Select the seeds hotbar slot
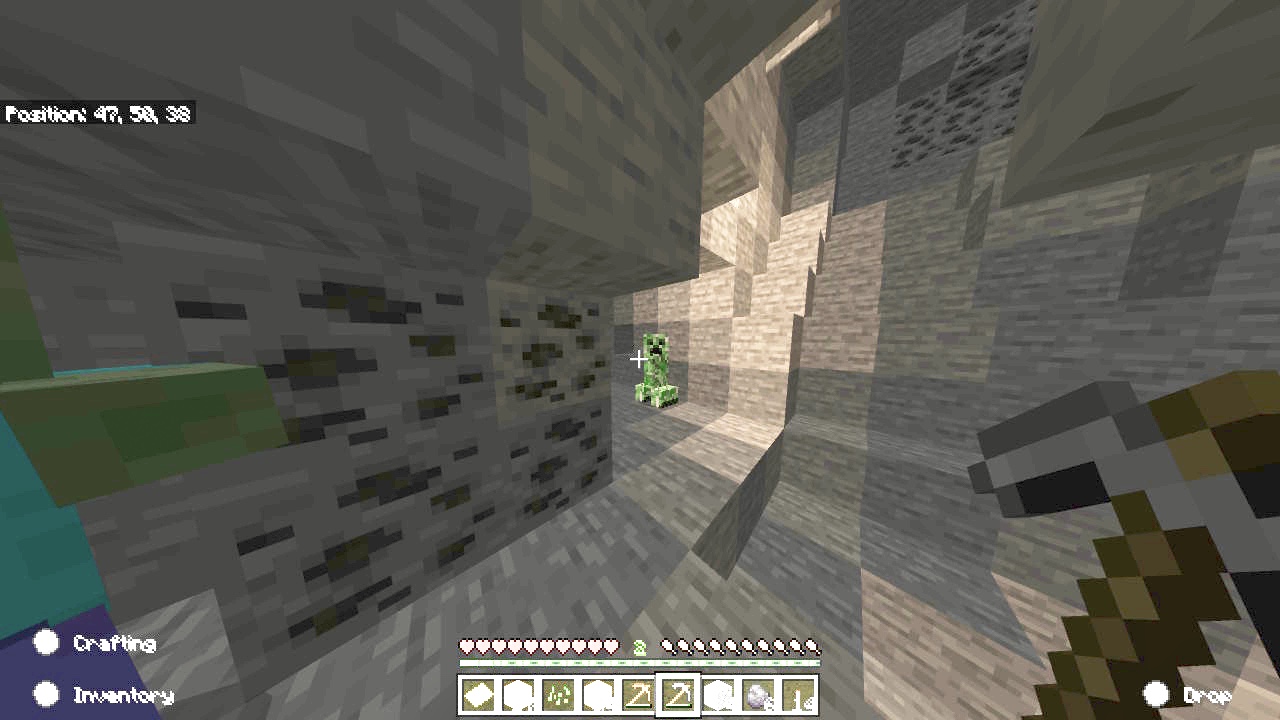The width and height of the screenshot is (1280, 720). coord(558,695)
